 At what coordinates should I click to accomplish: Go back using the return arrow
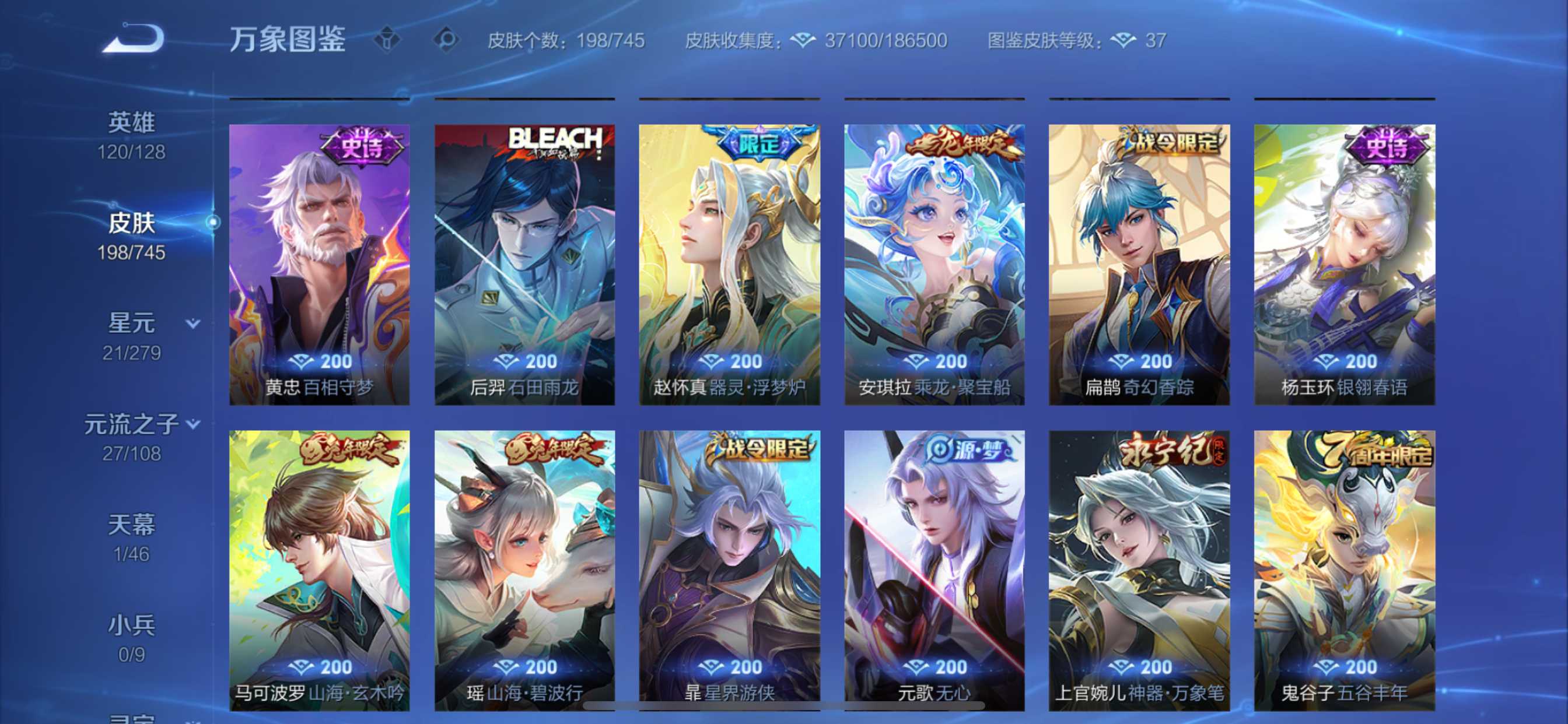pyautogui.click(x=134, y=40)
